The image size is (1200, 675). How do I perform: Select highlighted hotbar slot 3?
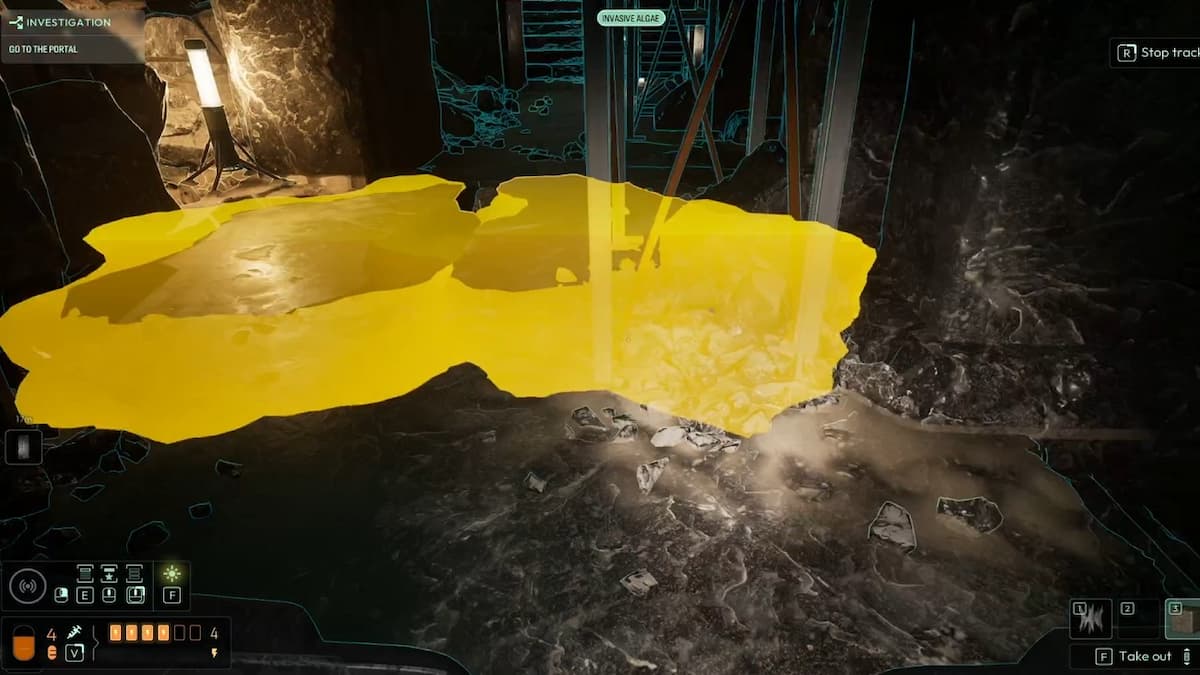[x=1183, y=619]
